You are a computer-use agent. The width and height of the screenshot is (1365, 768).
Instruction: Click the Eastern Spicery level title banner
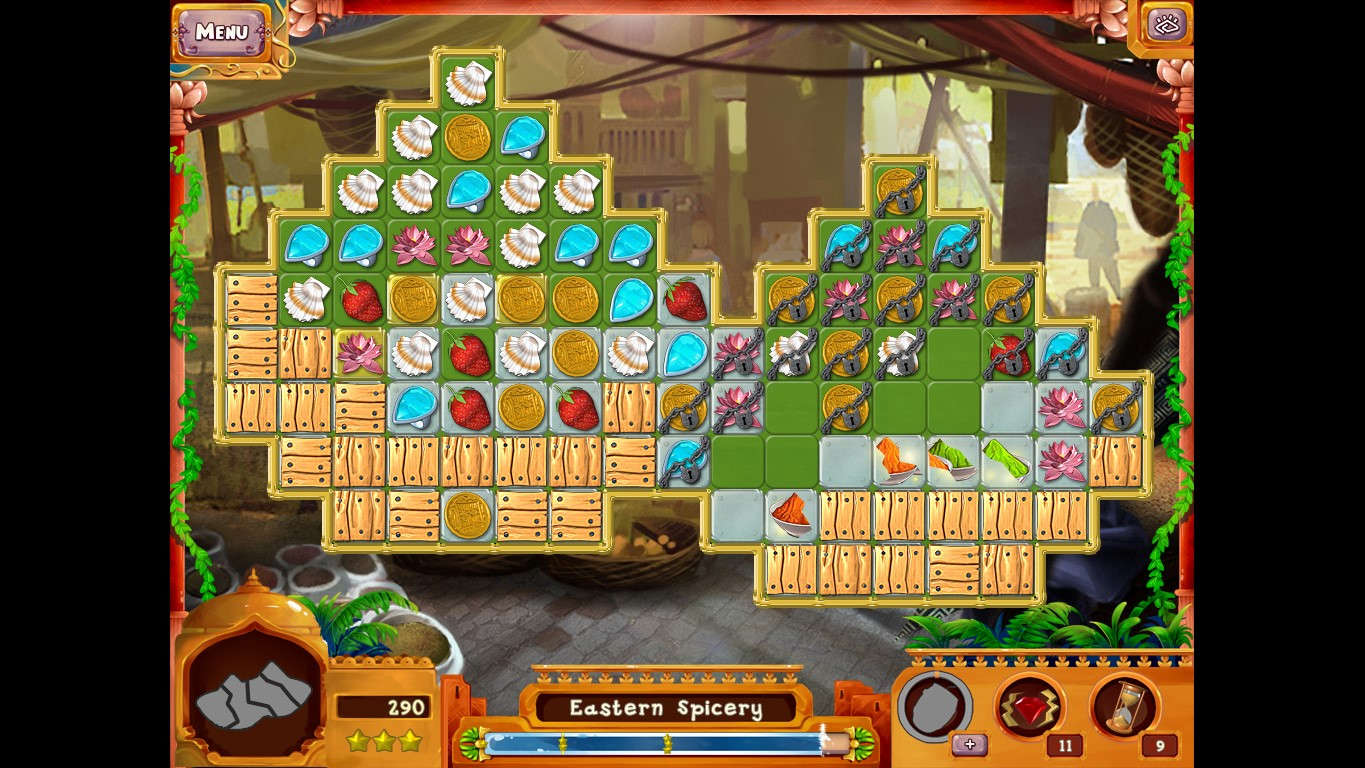pyautogui.click(x=665, y=708)
